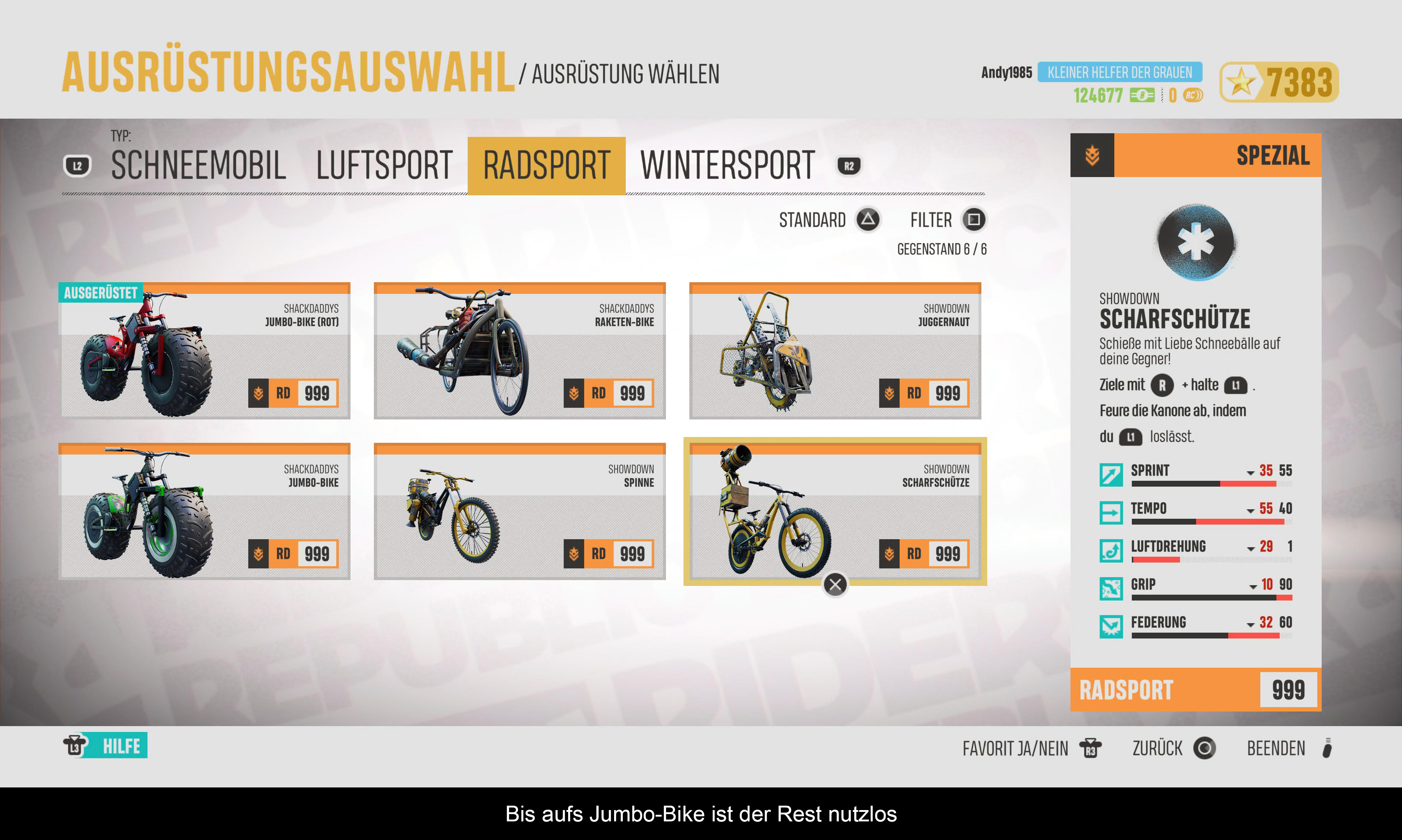Viewport: 1402px width, 840px height.
Task: Switch to the Schneemobil tab
Action: (x=198, y=166)
